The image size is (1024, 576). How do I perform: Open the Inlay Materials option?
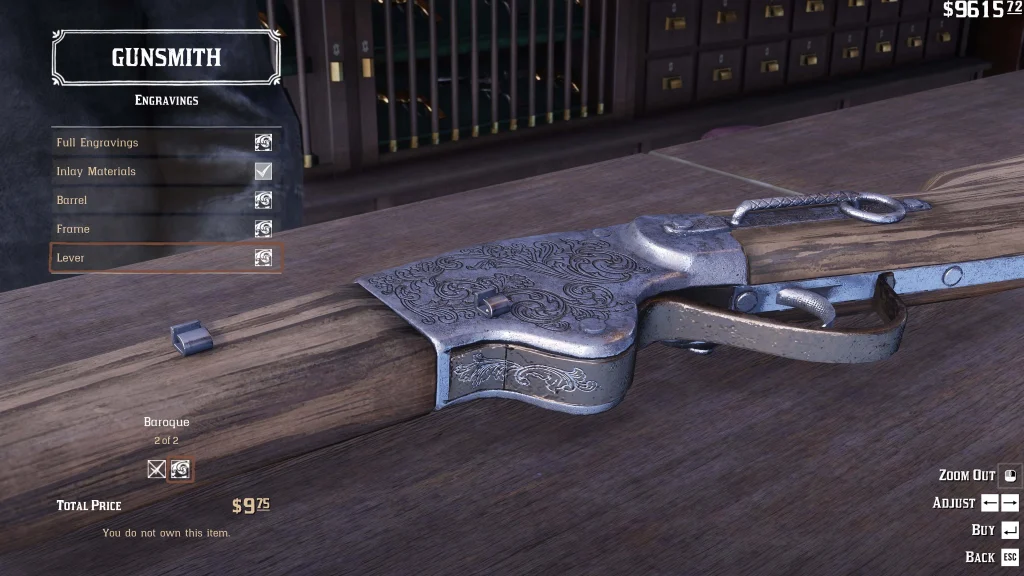[165, 172]
